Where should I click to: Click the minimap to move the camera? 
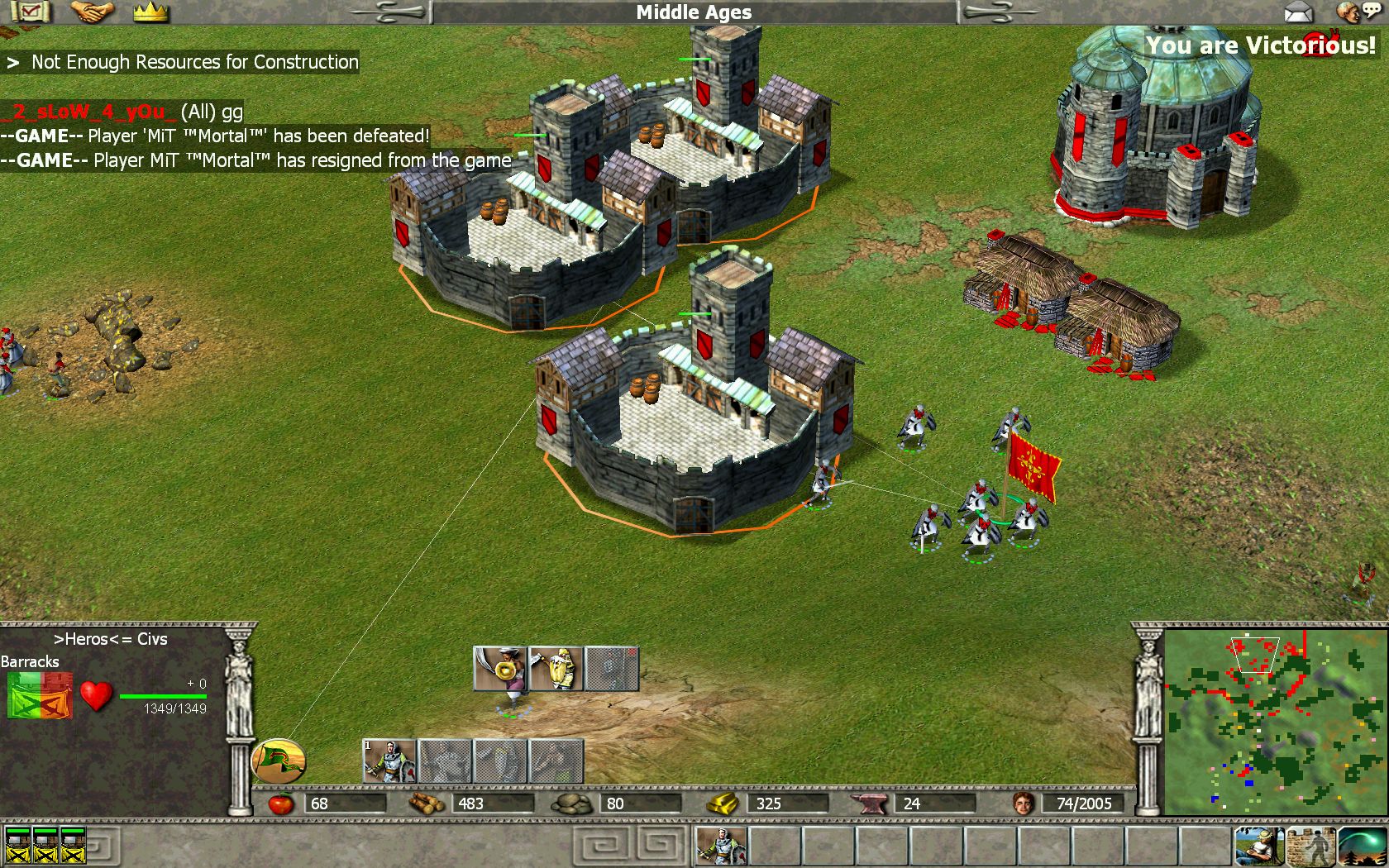click(x=1275, y=721)
